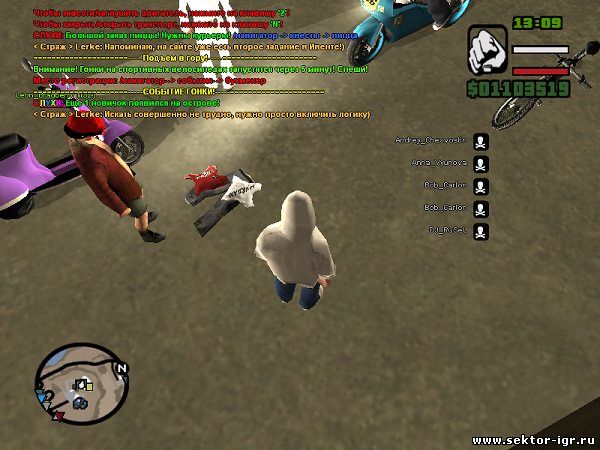Click the North marker on the radar
This screenshot has height=450, width=600.
pos(122,368)
